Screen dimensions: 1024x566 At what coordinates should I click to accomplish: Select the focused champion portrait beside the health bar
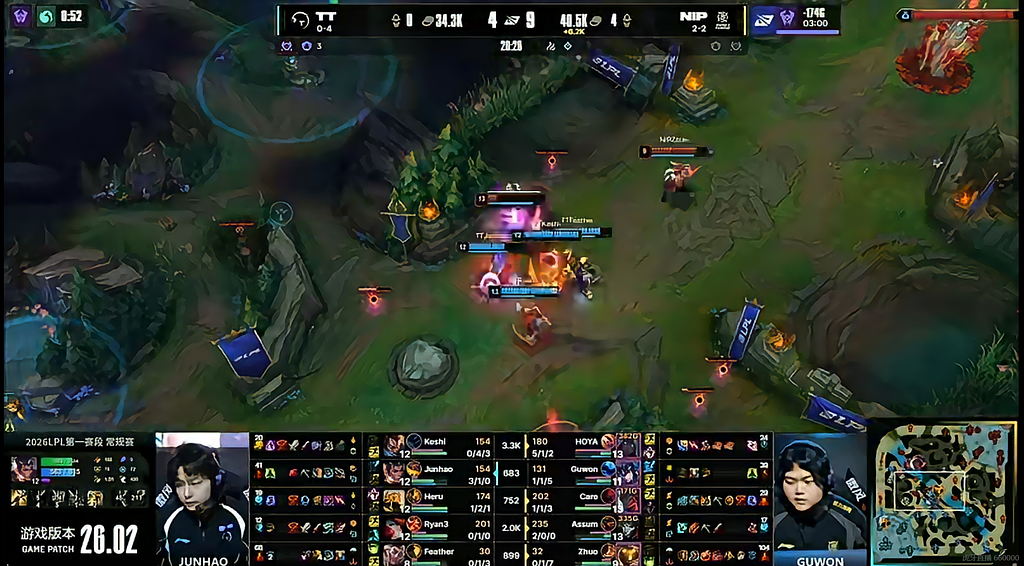coord(24,468)
